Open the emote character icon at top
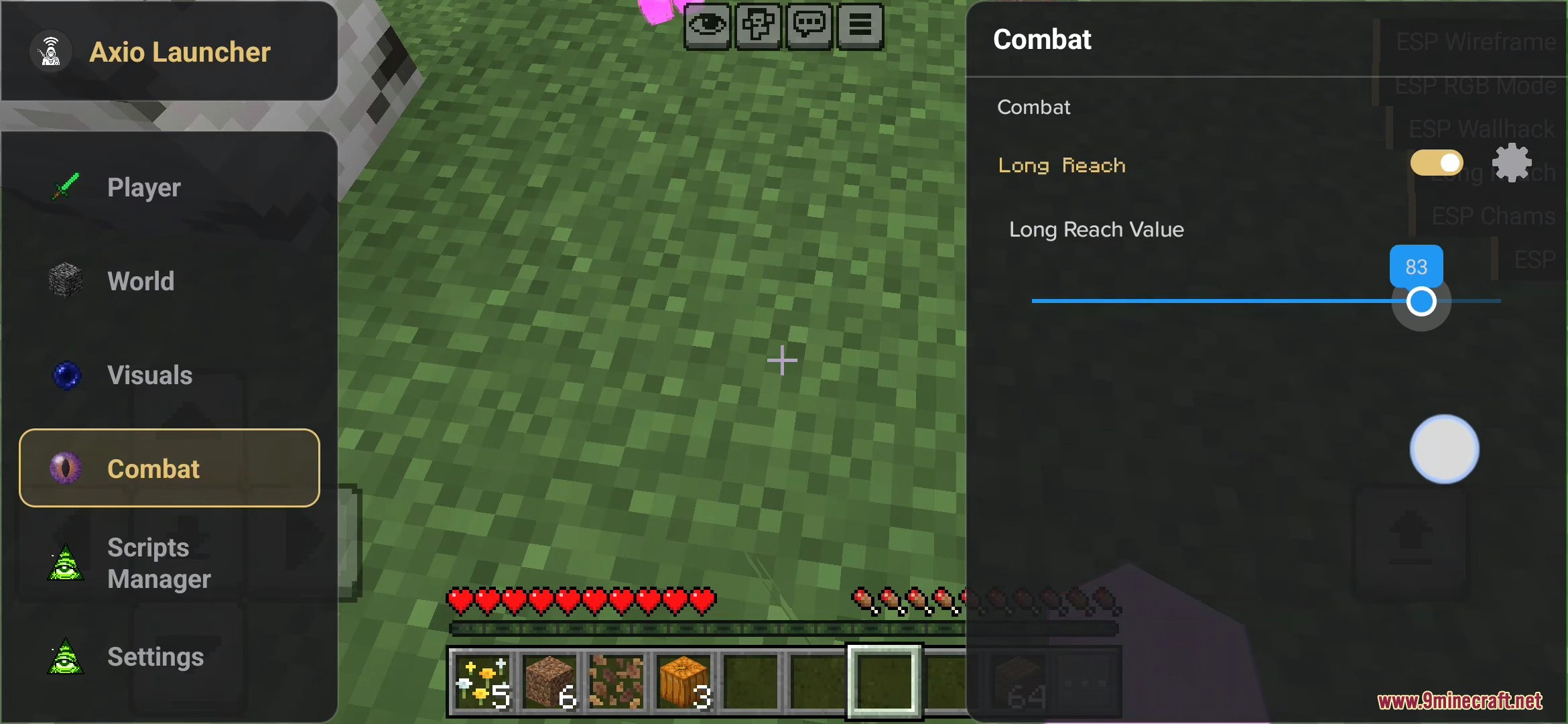This screenshot has height=724, width=1568. tap(759, 25)
